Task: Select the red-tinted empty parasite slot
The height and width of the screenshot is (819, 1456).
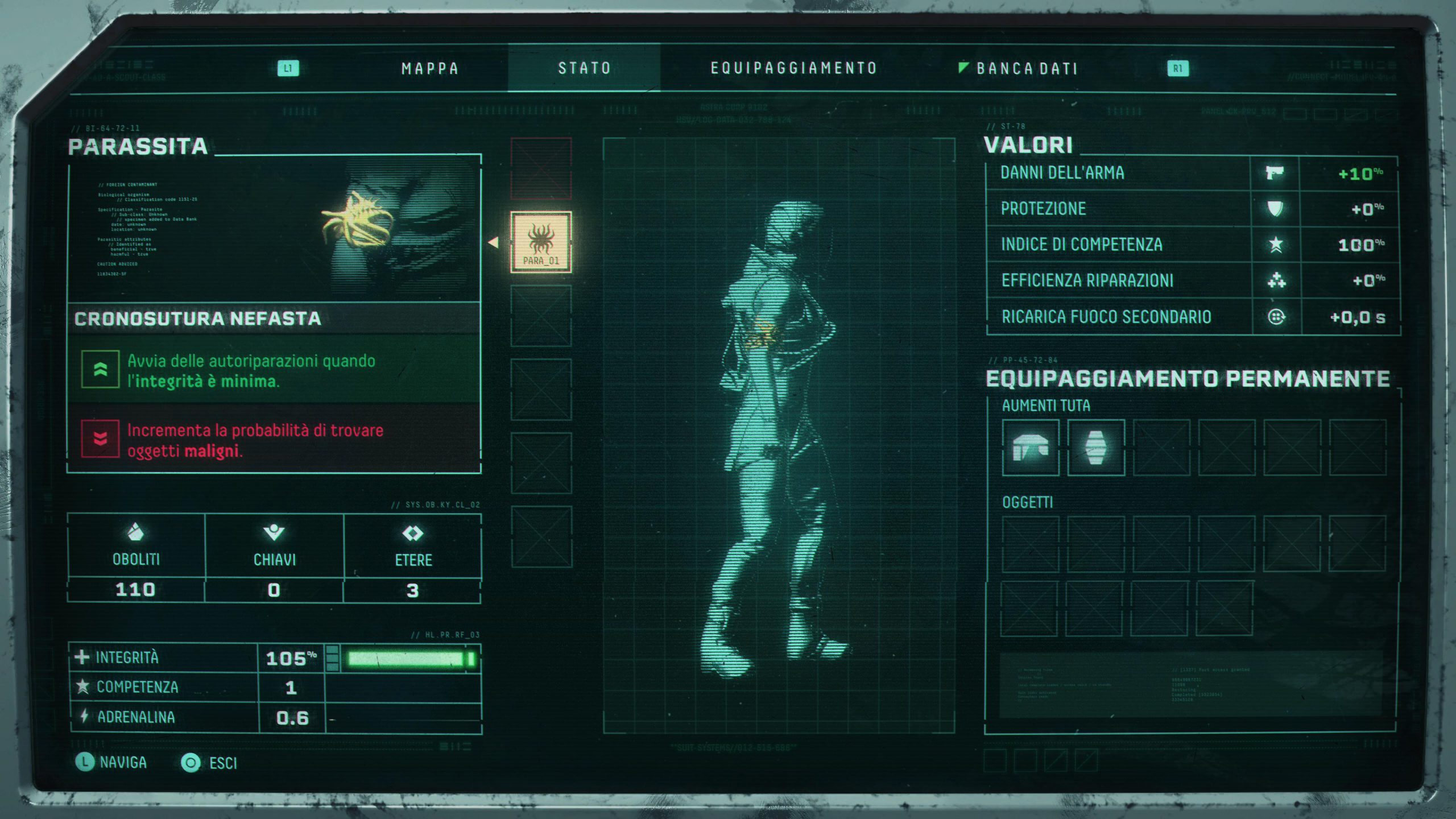Action: (541, 168)
